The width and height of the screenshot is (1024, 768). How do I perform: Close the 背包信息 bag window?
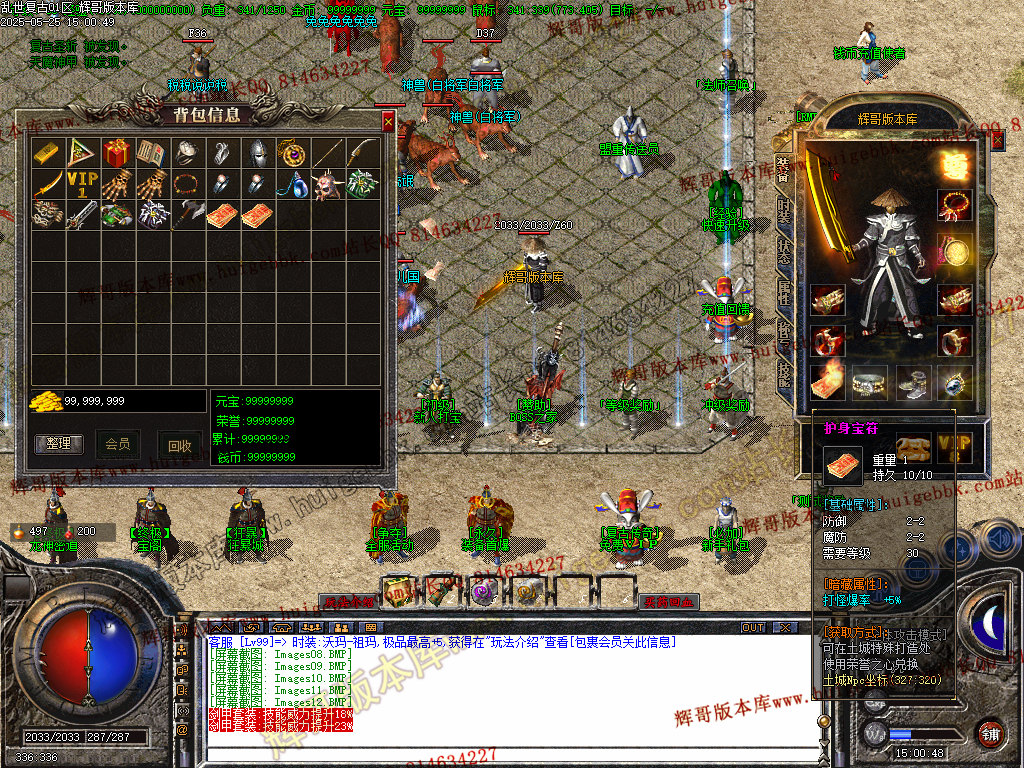(388, 122)
